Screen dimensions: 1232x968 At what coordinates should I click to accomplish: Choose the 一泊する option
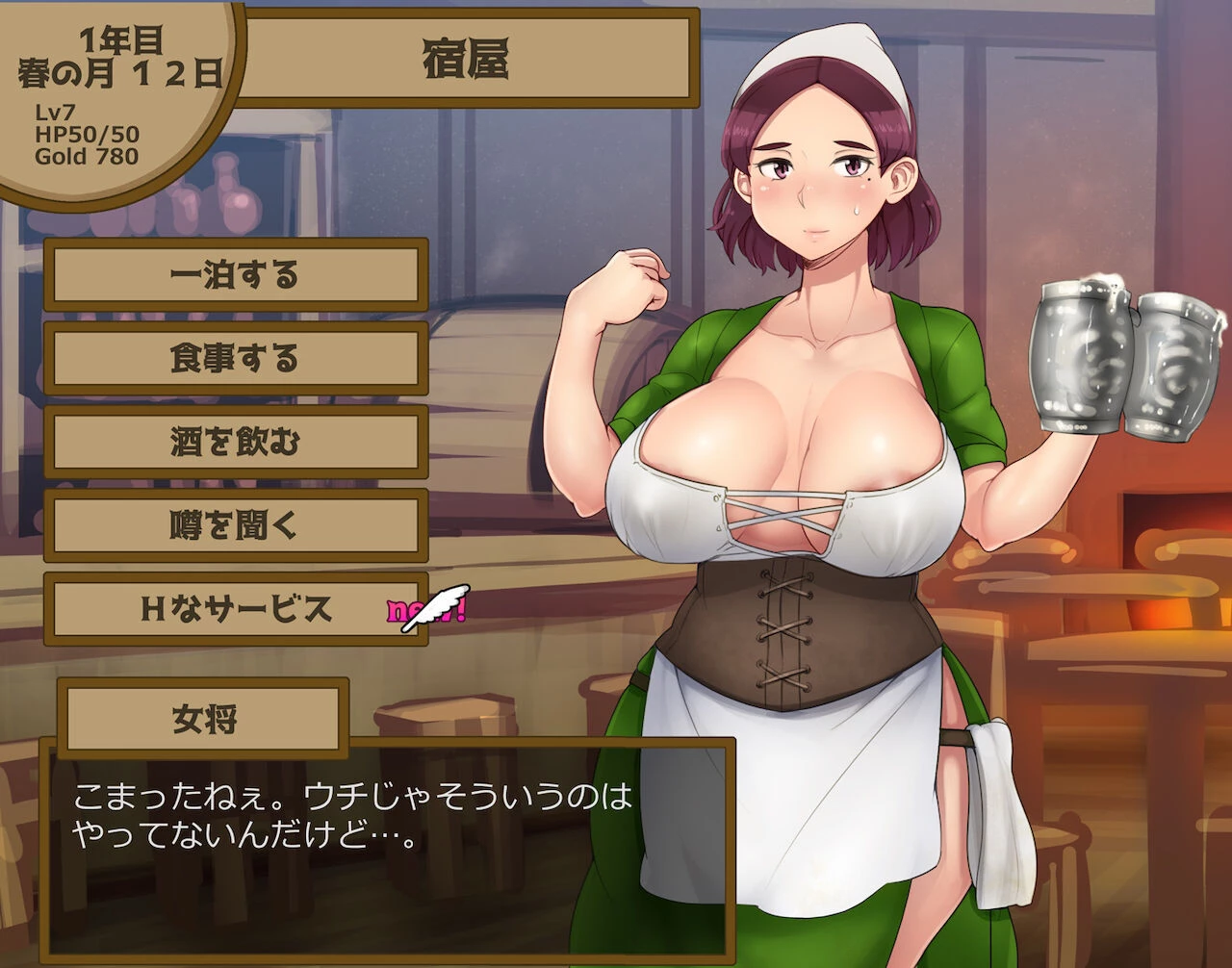point(236,275)
